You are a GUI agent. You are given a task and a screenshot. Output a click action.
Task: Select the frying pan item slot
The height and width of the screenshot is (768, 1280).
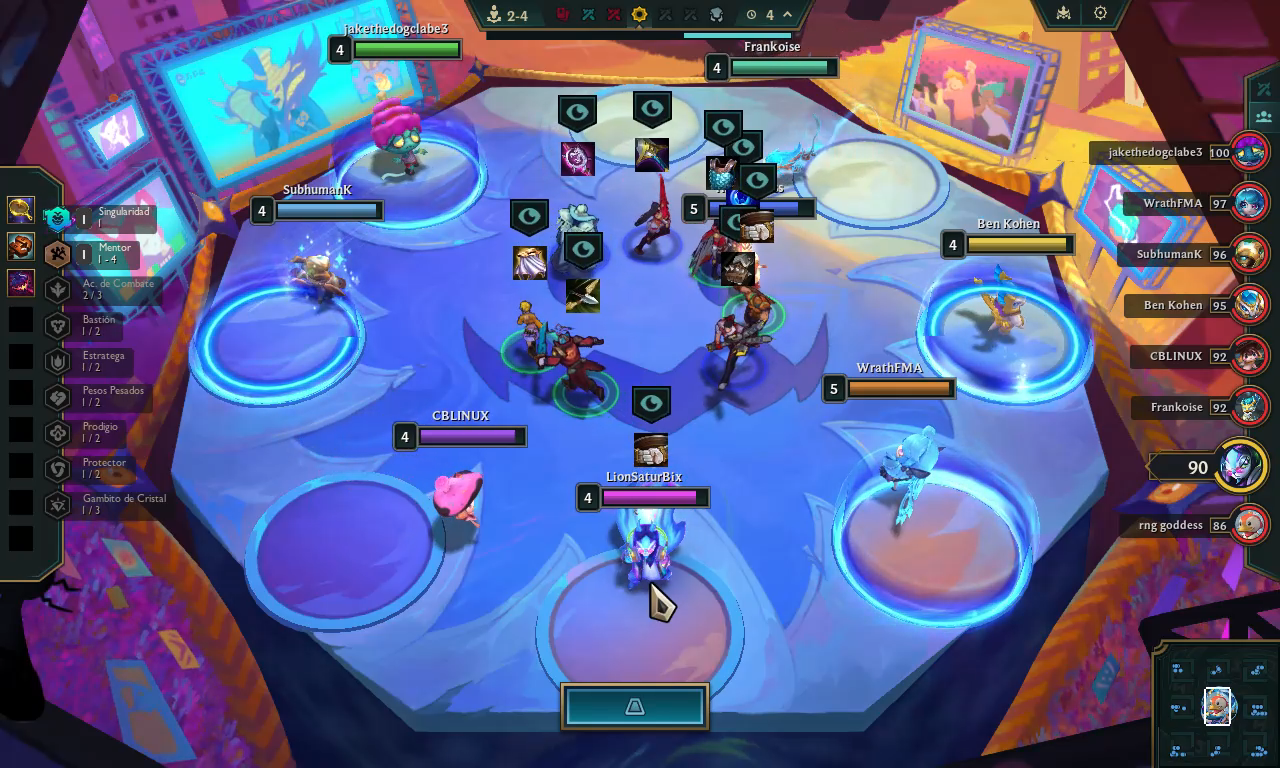coord(20,210)
